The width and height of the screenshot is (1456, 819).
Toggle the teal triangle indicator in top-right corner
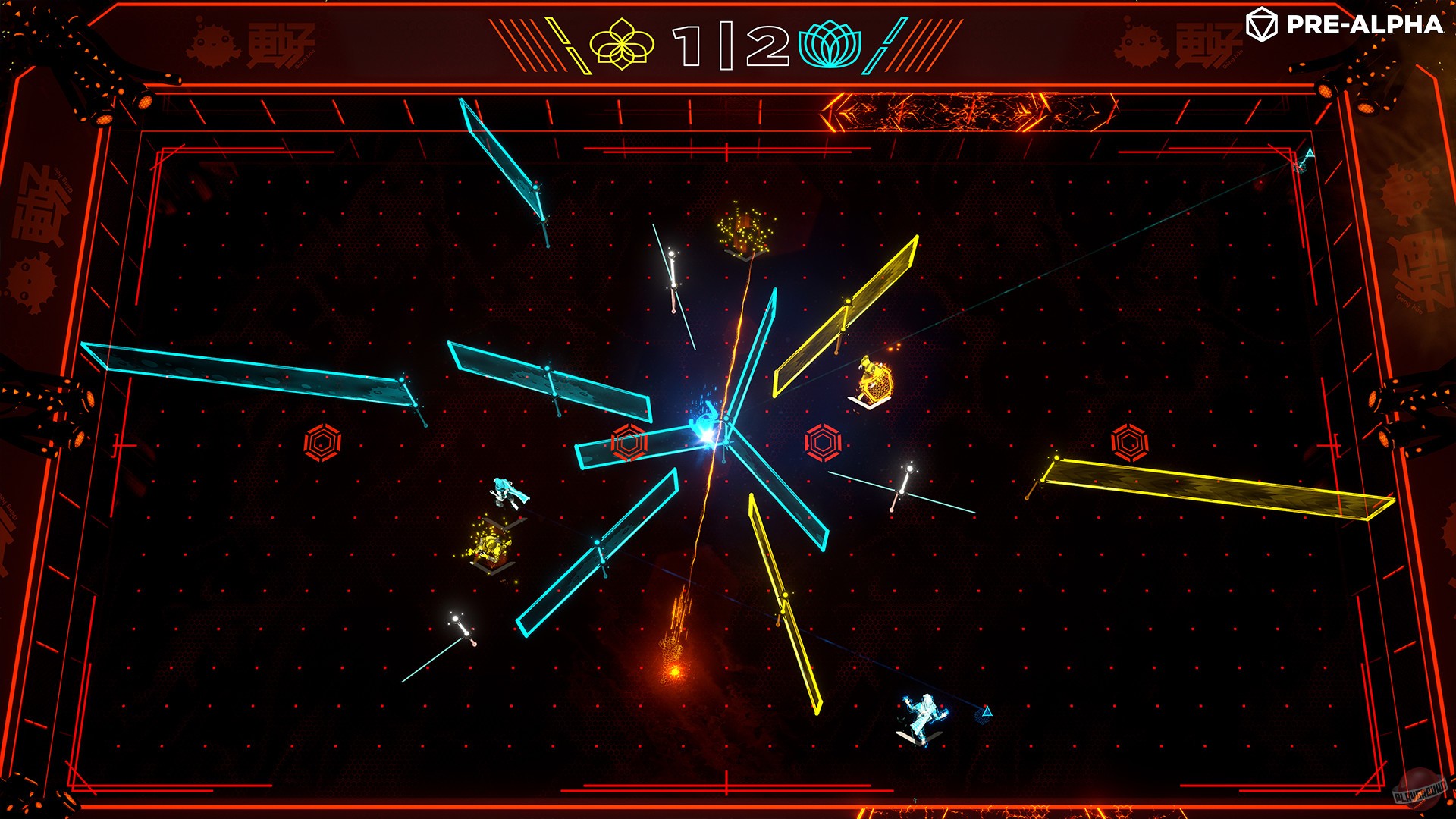[1308, 154]
